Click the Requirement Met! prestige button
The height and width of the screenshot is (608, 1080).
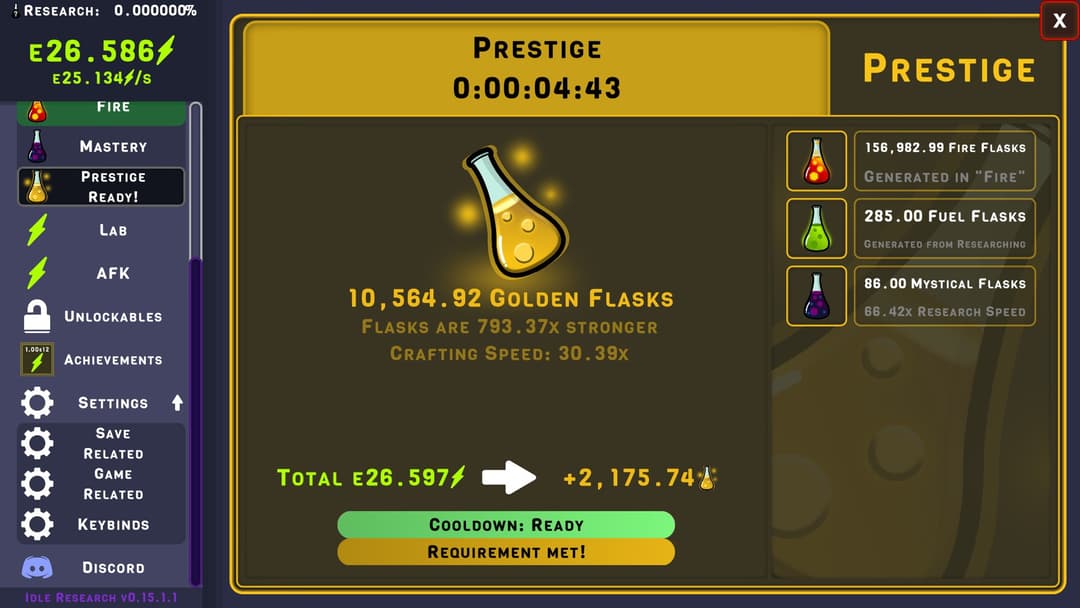[x=506, y=552]
